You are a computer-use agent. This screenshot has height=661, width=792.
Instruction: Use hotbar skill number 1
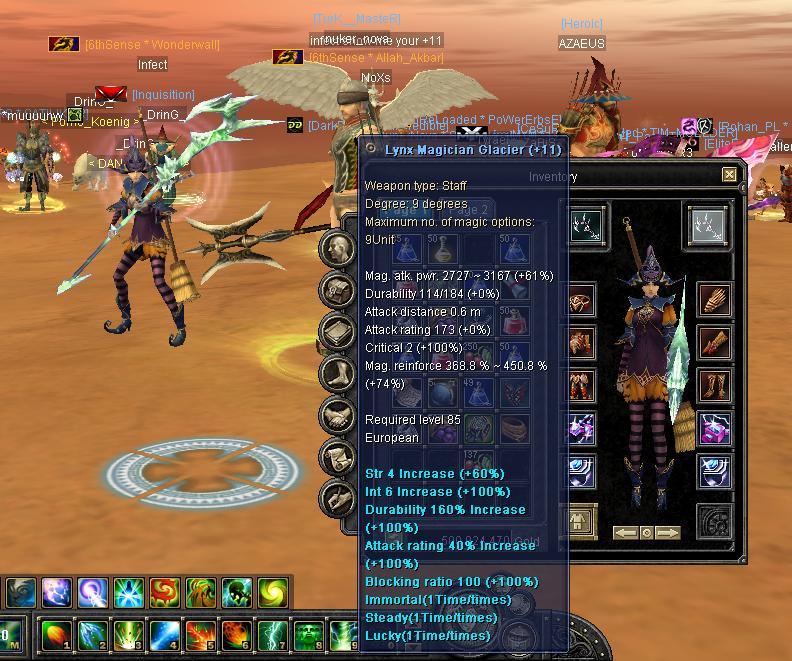click(x=55, y=636)
